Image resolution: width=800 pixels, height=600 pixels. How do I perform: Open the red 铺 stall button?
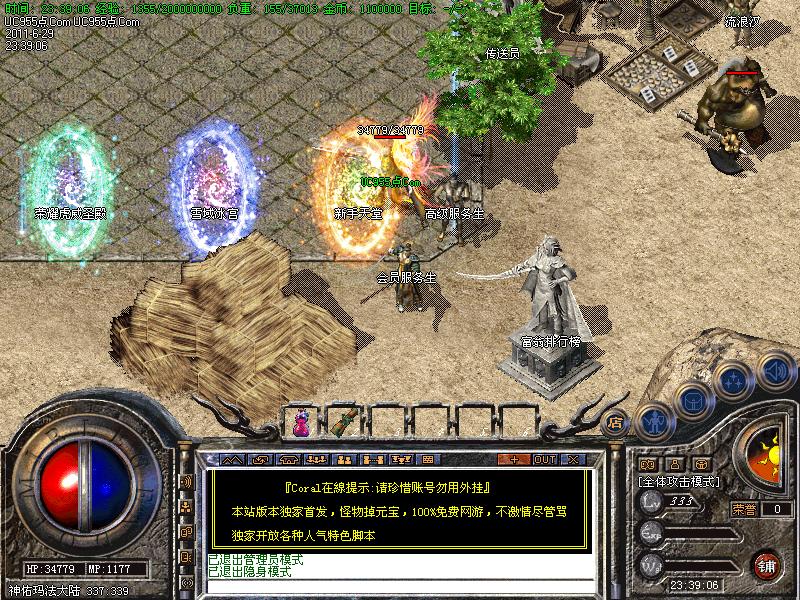click(766, 564)
